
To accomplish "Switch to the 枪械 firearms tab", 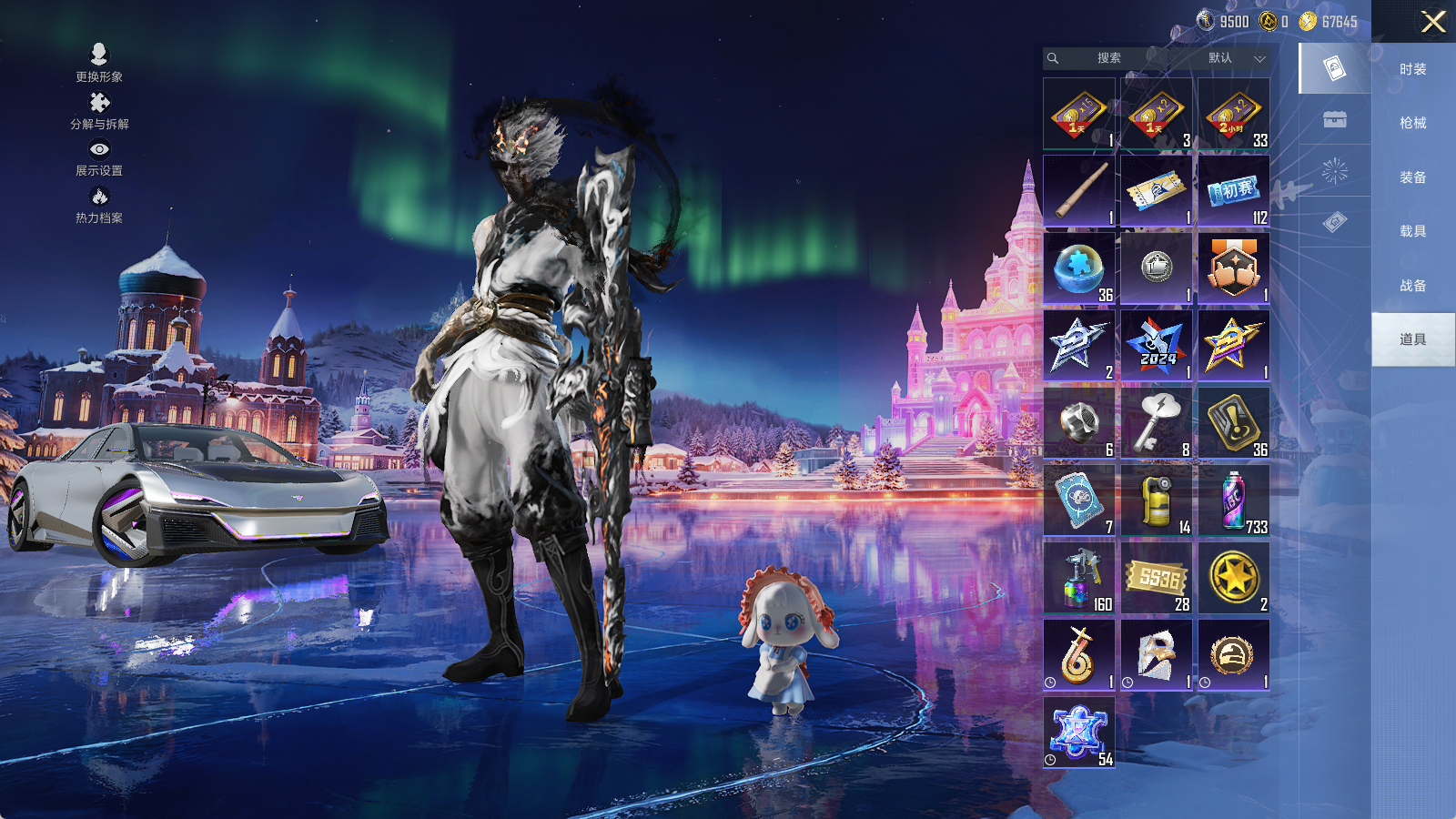I will [x=1412, y=123].
